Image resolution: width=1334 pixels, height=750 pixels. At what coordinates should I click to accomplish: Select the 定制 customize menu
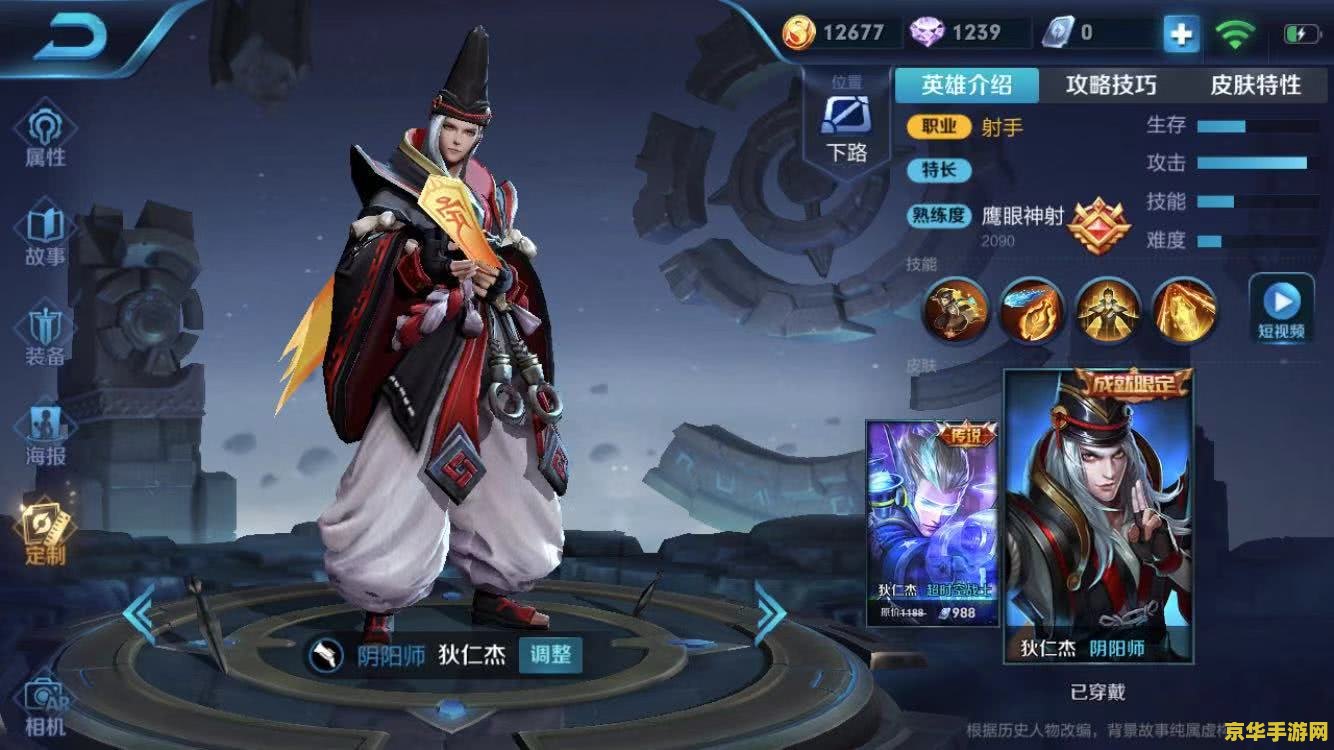pos(45,534)
